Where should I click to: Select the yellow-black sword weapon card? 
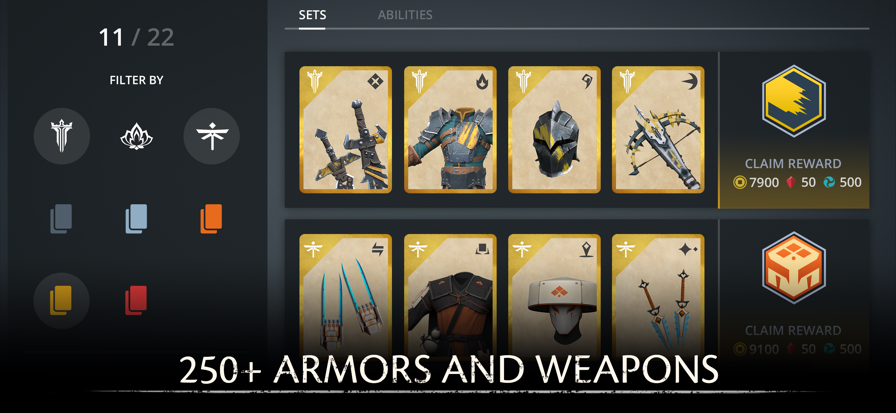(346, 129)
